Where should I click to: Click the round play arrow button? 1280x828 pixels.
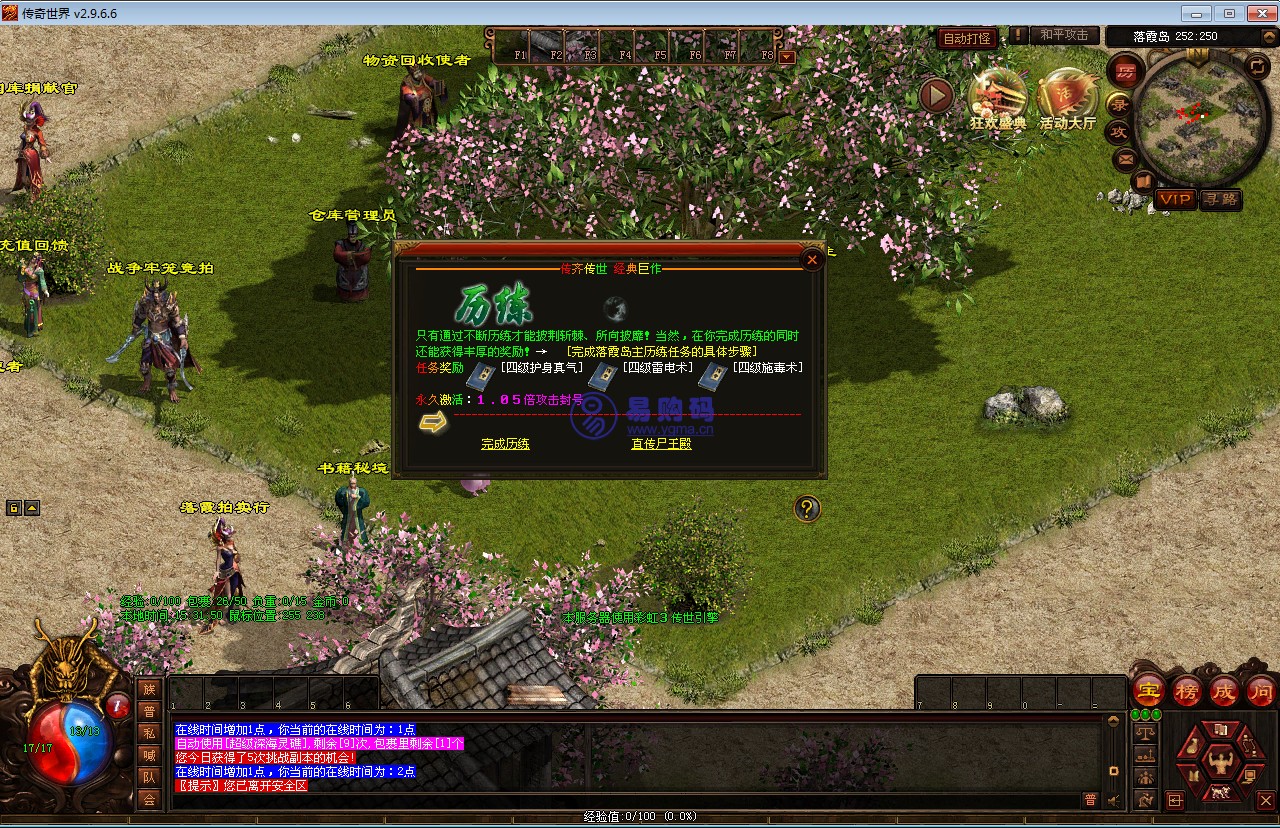pos(936,96)
